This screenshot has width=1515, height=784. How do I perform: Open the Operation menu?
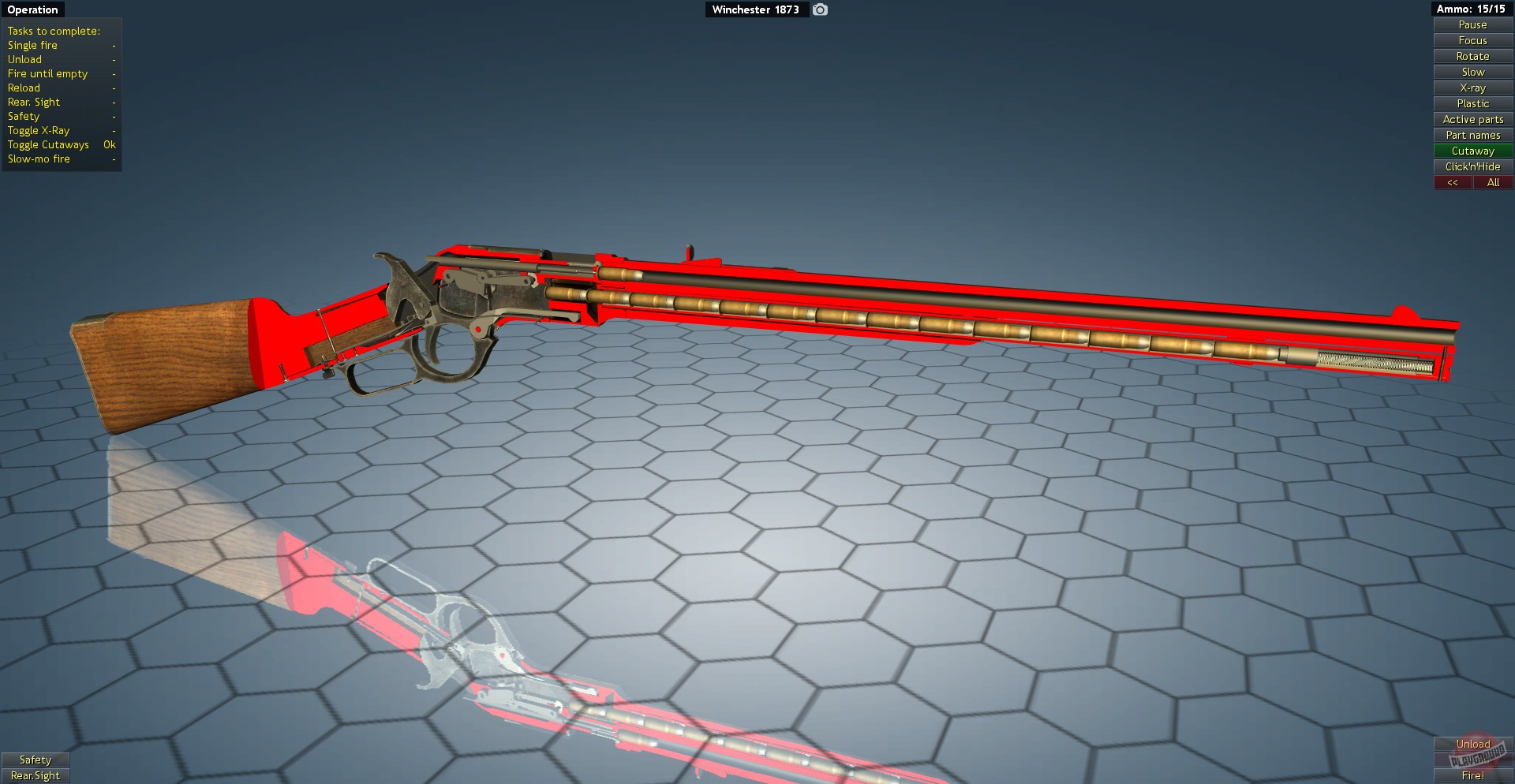(x=32, y=9)
